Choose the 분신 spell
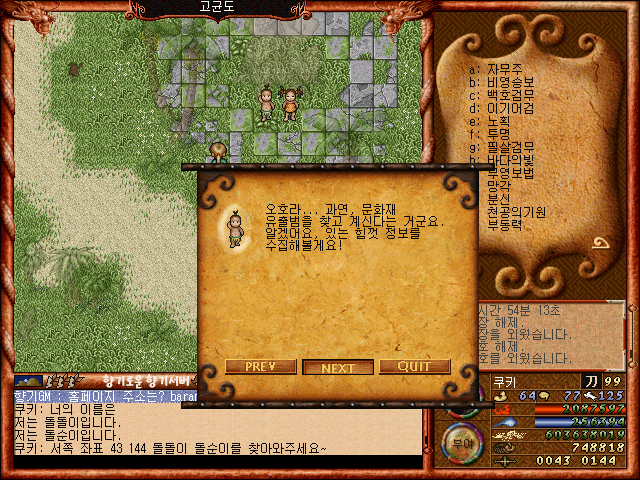Viewport: 640px width, 480px height. tap(499, 199)
